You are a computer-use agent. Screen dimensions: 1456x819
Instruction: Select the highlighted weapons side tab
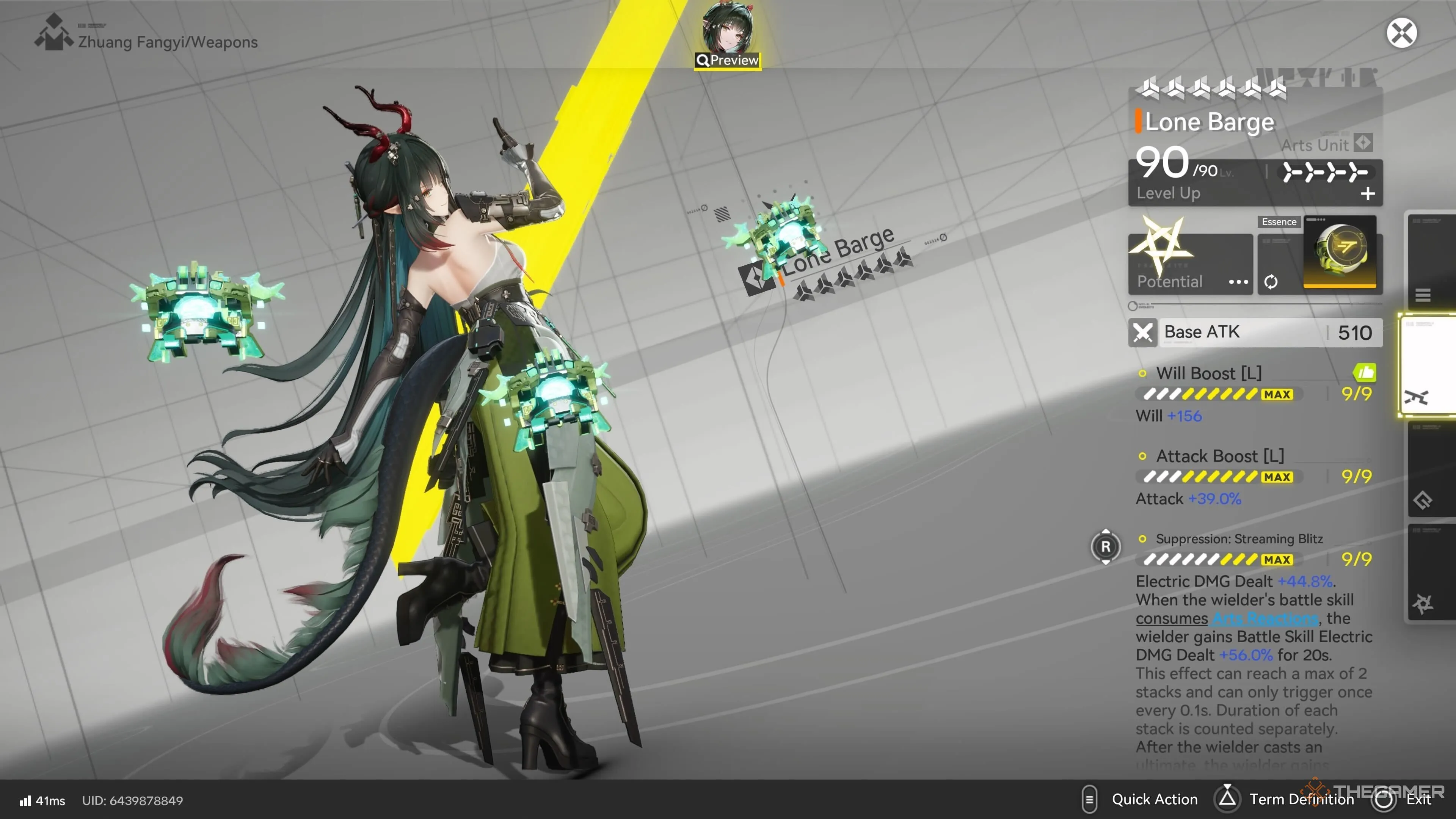[1423, 397]
